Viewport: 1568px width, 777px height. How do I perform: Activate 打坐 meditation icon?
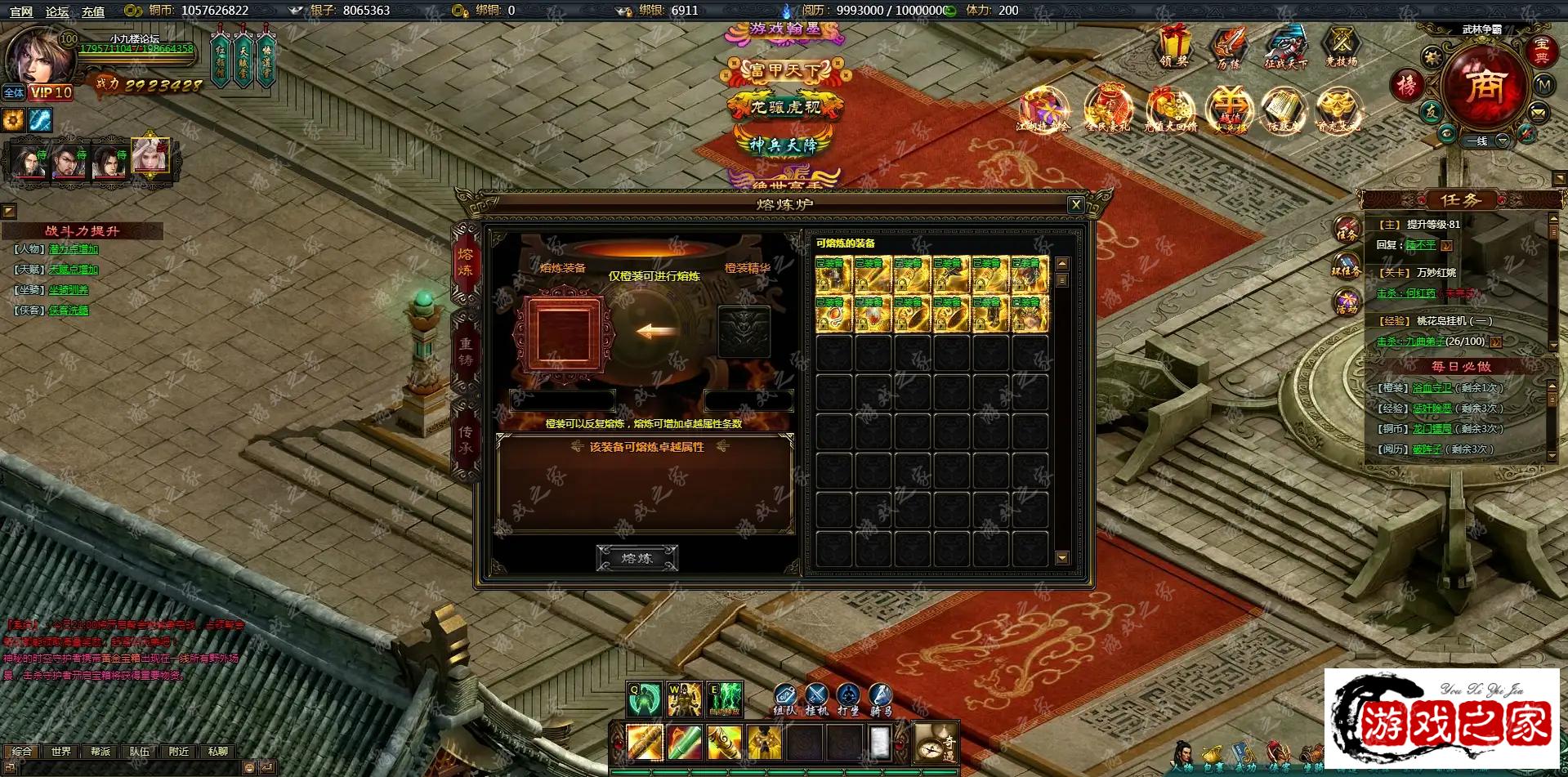click(848, 697)
